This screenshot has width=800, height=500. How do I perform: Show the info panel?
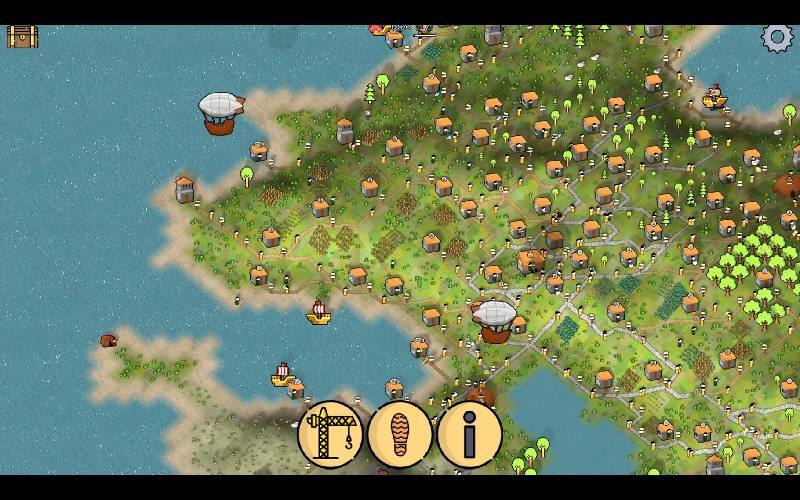tap(469, 435)
